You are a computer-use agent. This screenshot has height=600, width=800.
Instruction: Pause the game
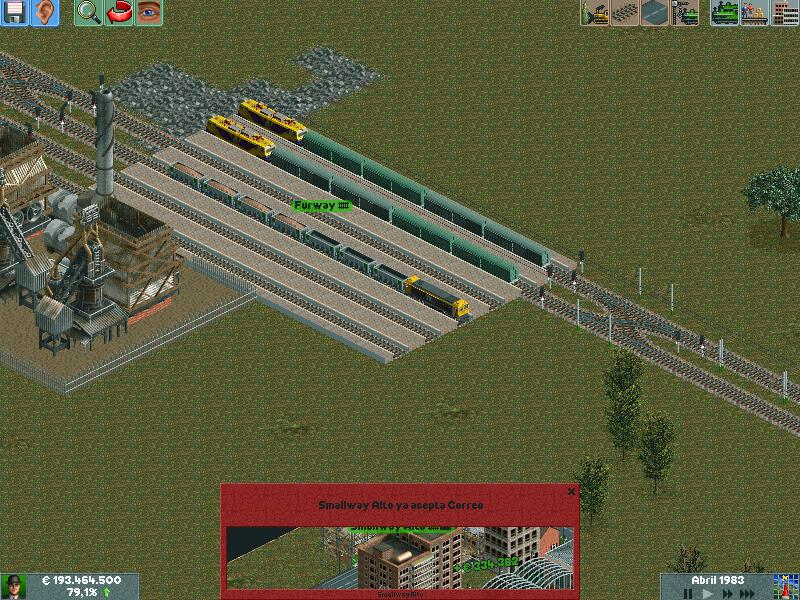coord(688,593)
